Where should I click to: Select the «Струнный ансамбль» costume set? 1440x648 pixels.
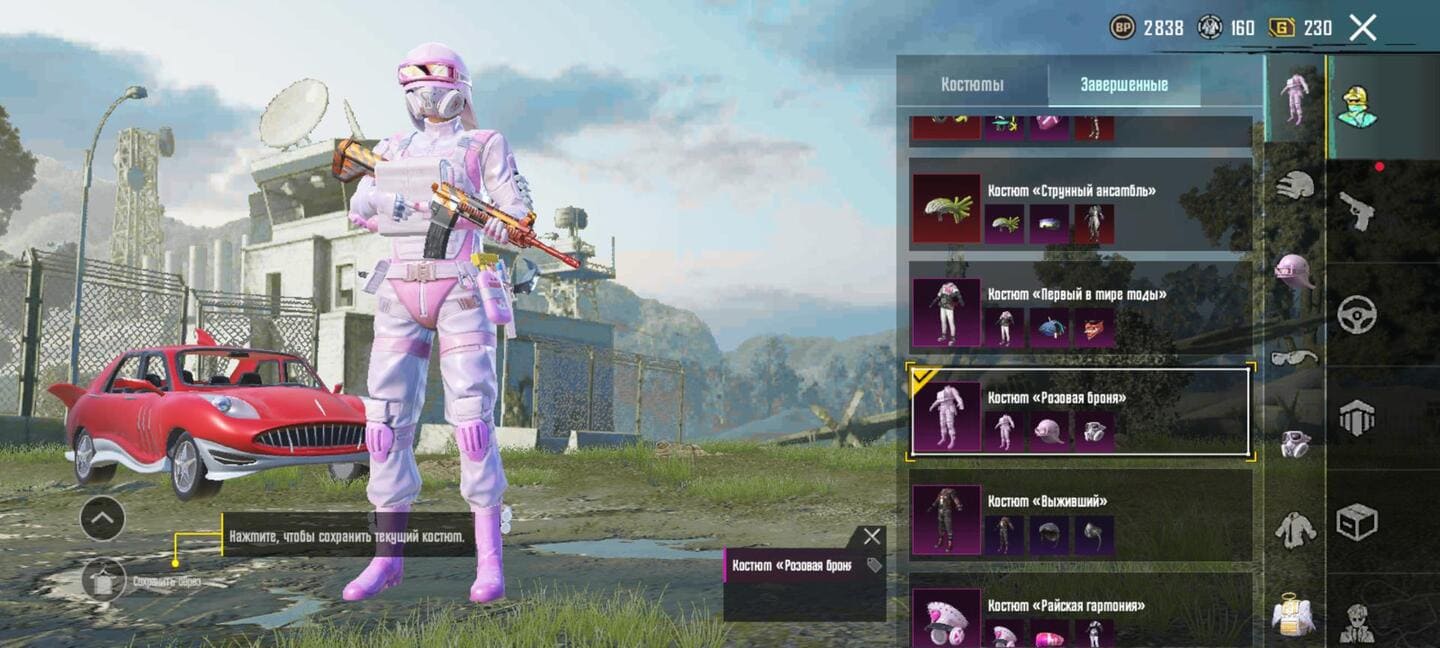(x=1080, y=209)
